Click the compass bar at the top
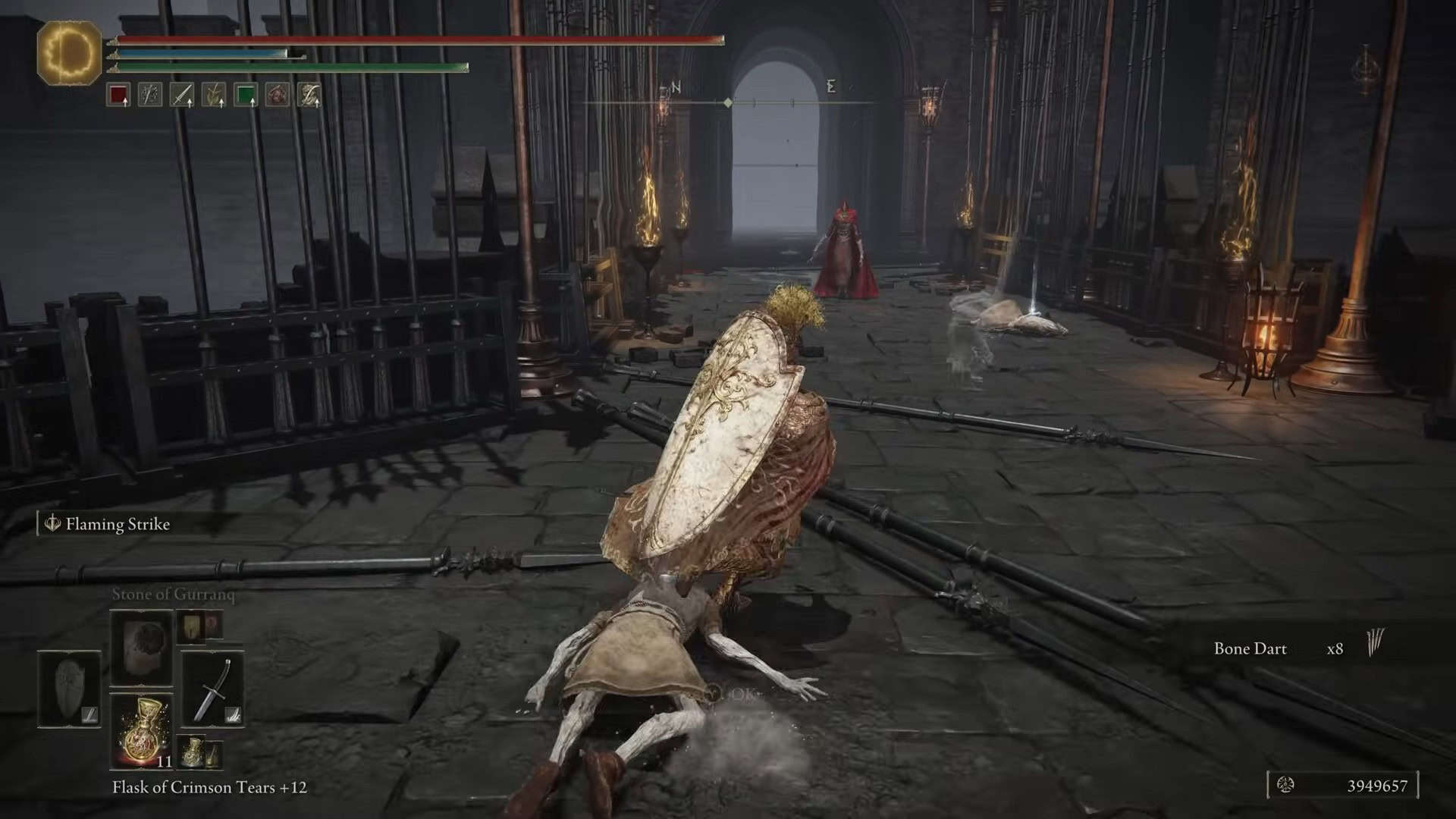This screenshot has width=1456, height=819. coord(728,101)
